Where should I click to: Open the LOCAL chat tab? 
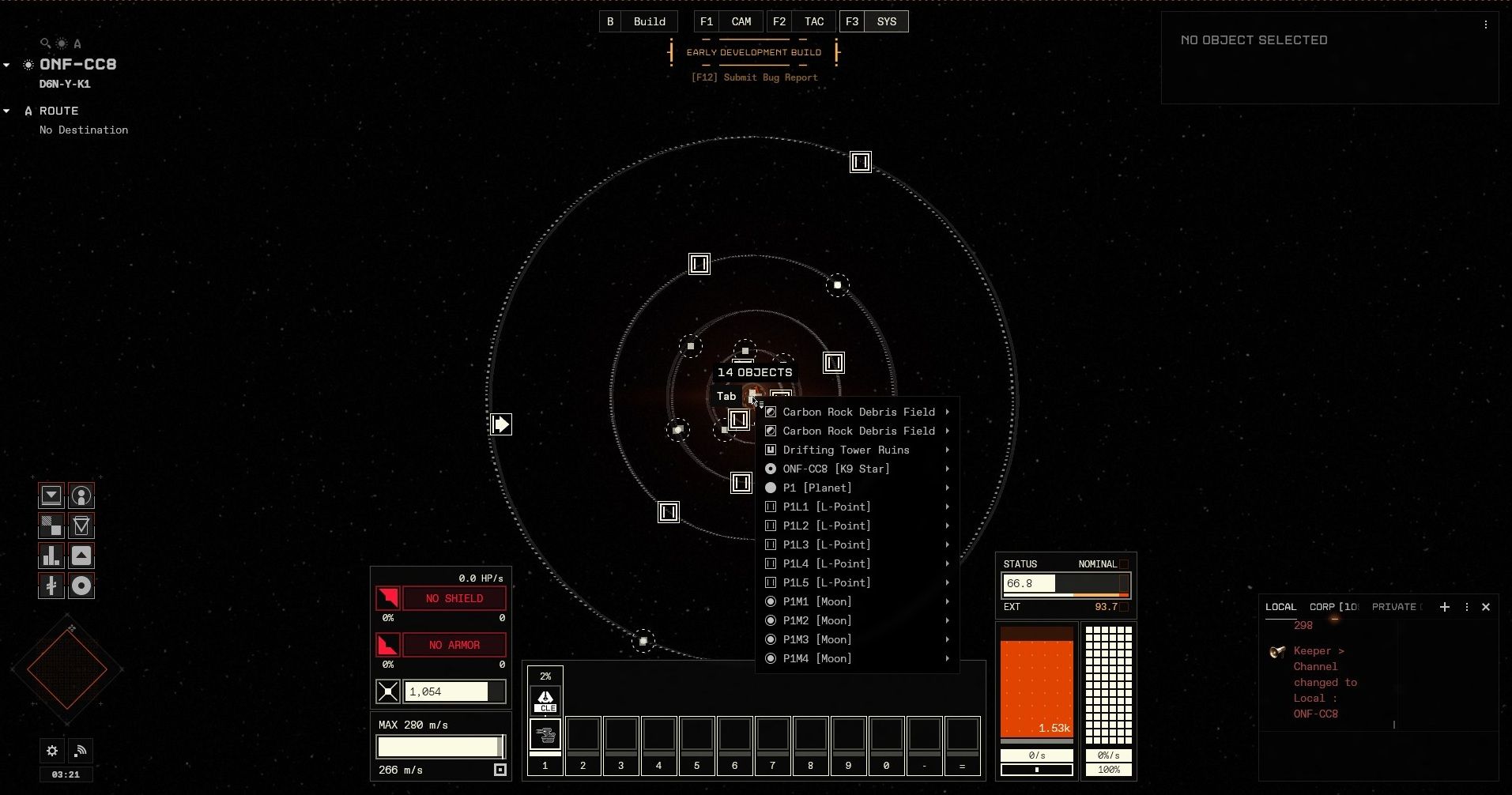(1280, 607)
